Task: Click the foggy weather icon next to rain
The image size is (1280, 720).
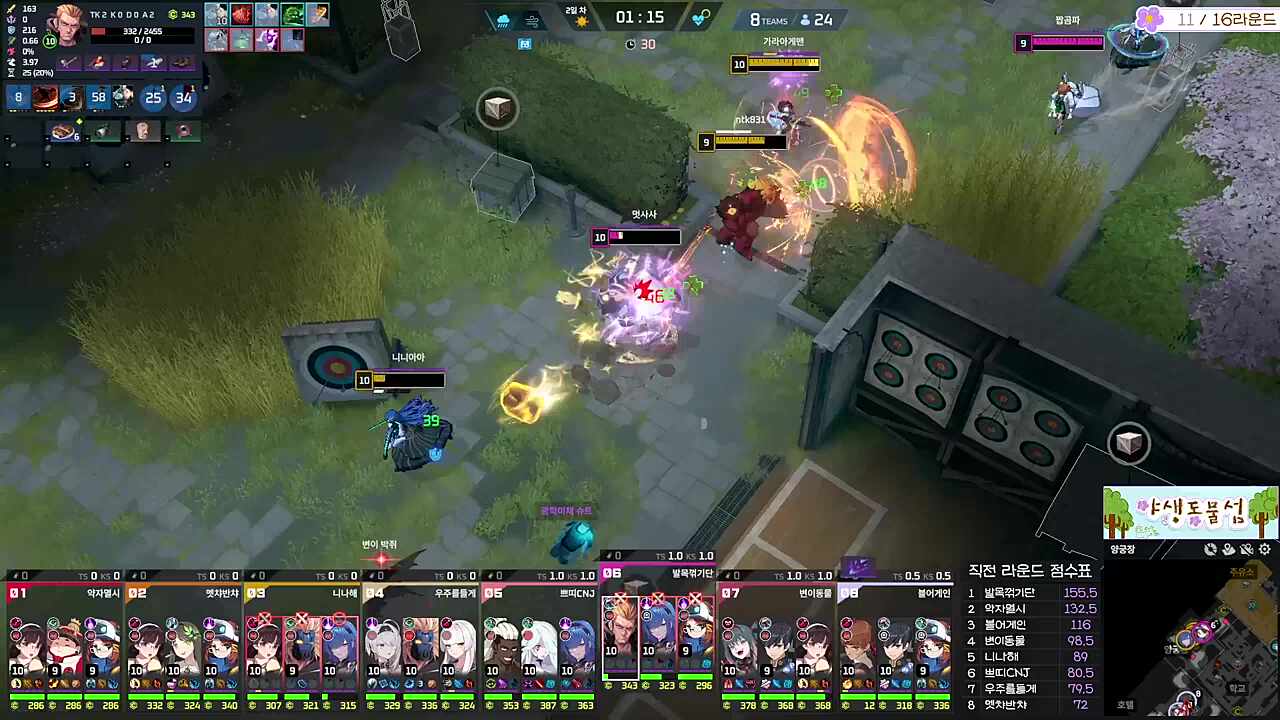Action: pyautogui.click(x=532, y=20)
